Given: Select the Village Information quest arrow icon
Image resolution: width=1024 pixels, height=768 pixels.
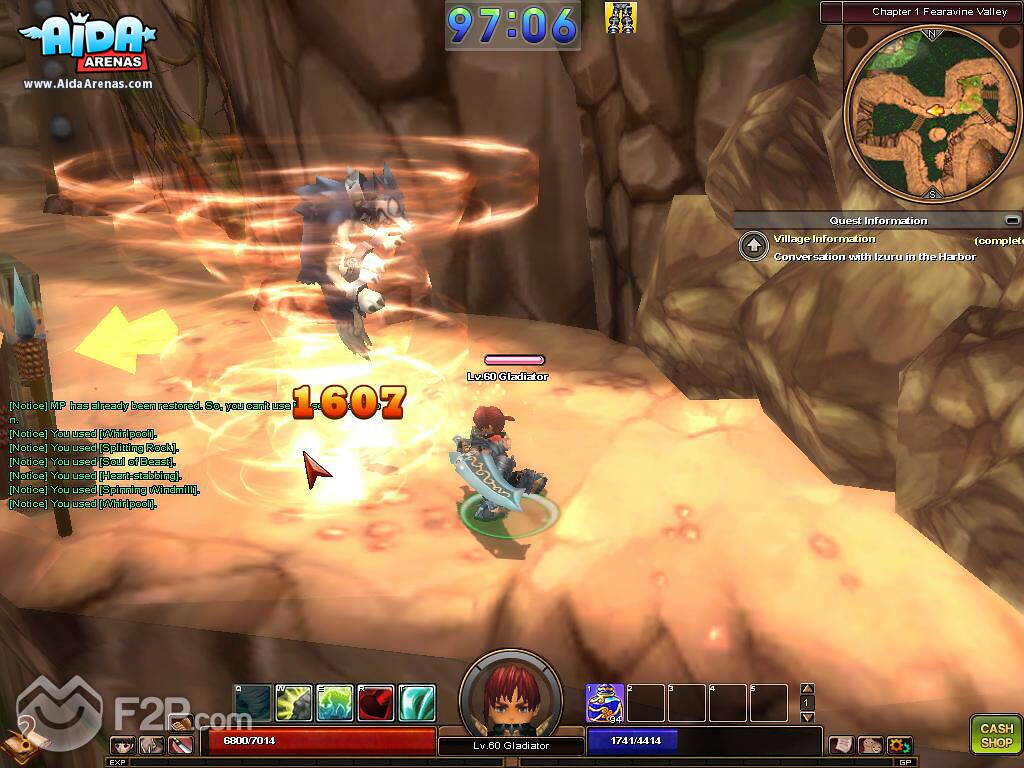Looking at the screenshot, I should [753, 247].
